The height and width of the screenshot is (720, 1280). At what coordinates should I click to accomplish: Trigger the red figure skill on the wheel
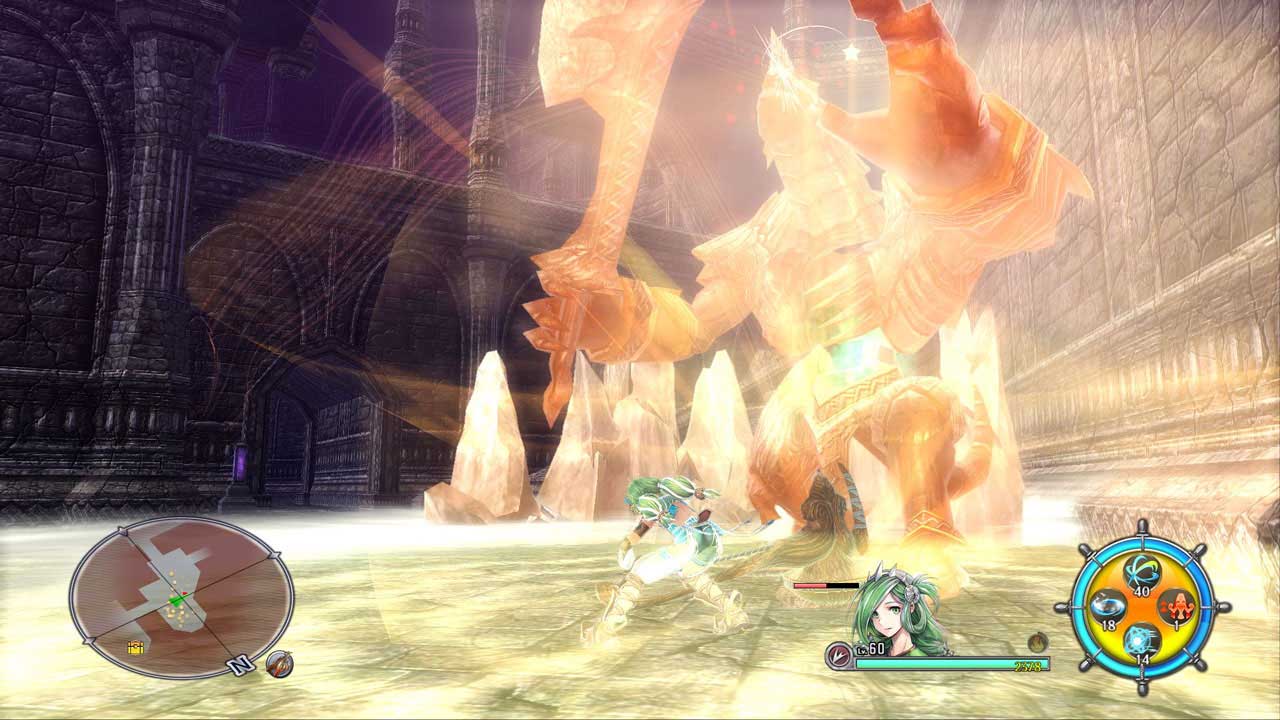point(1175,607)
